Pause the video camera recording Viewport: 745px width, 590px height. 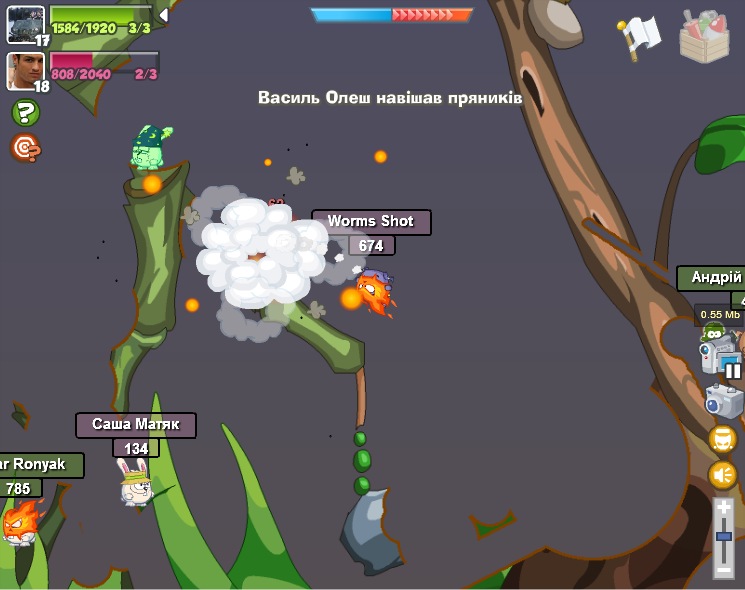point(731,370)
